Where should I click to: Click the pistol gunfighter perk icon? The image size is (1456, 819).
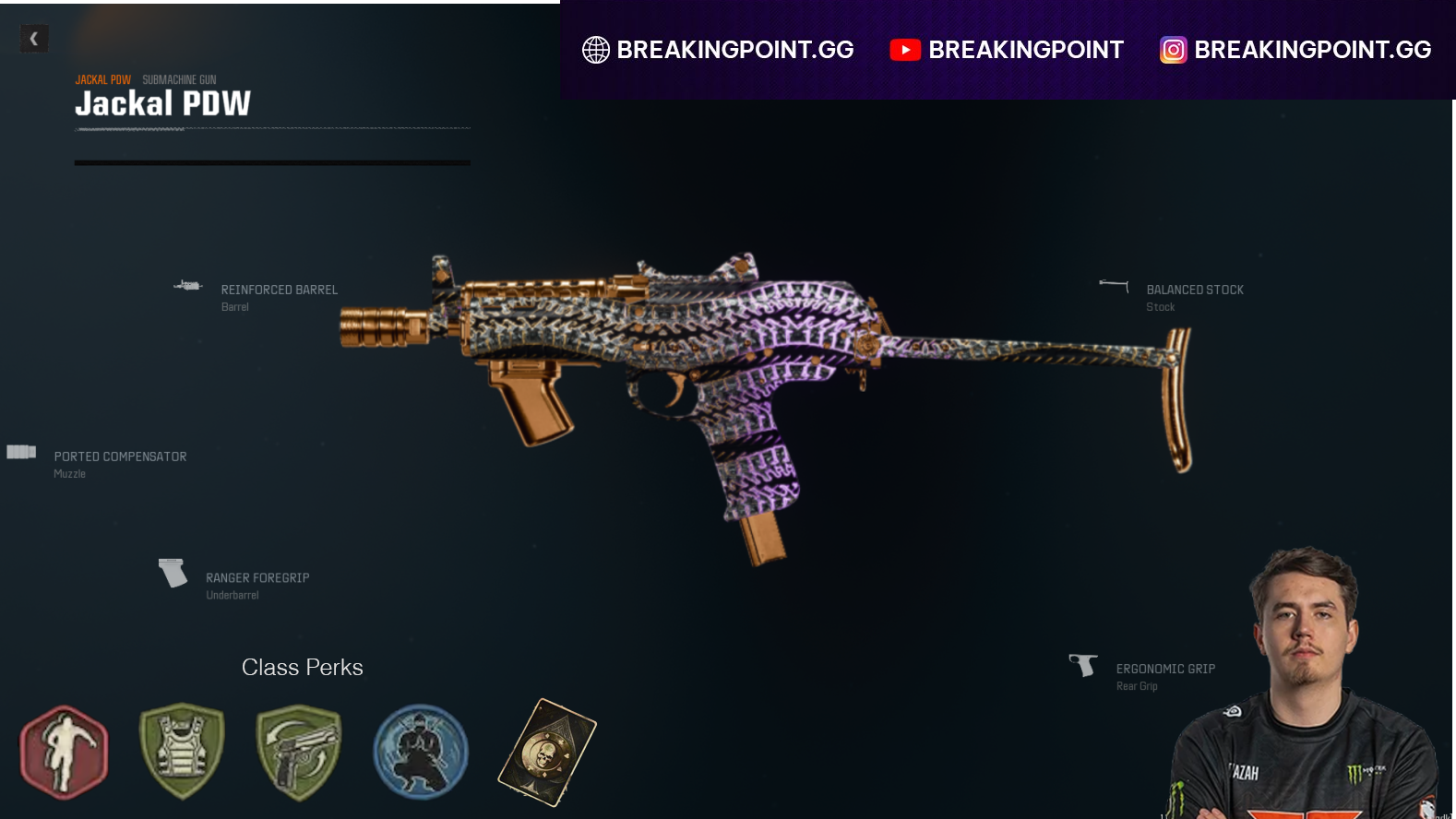coord(299,752)
